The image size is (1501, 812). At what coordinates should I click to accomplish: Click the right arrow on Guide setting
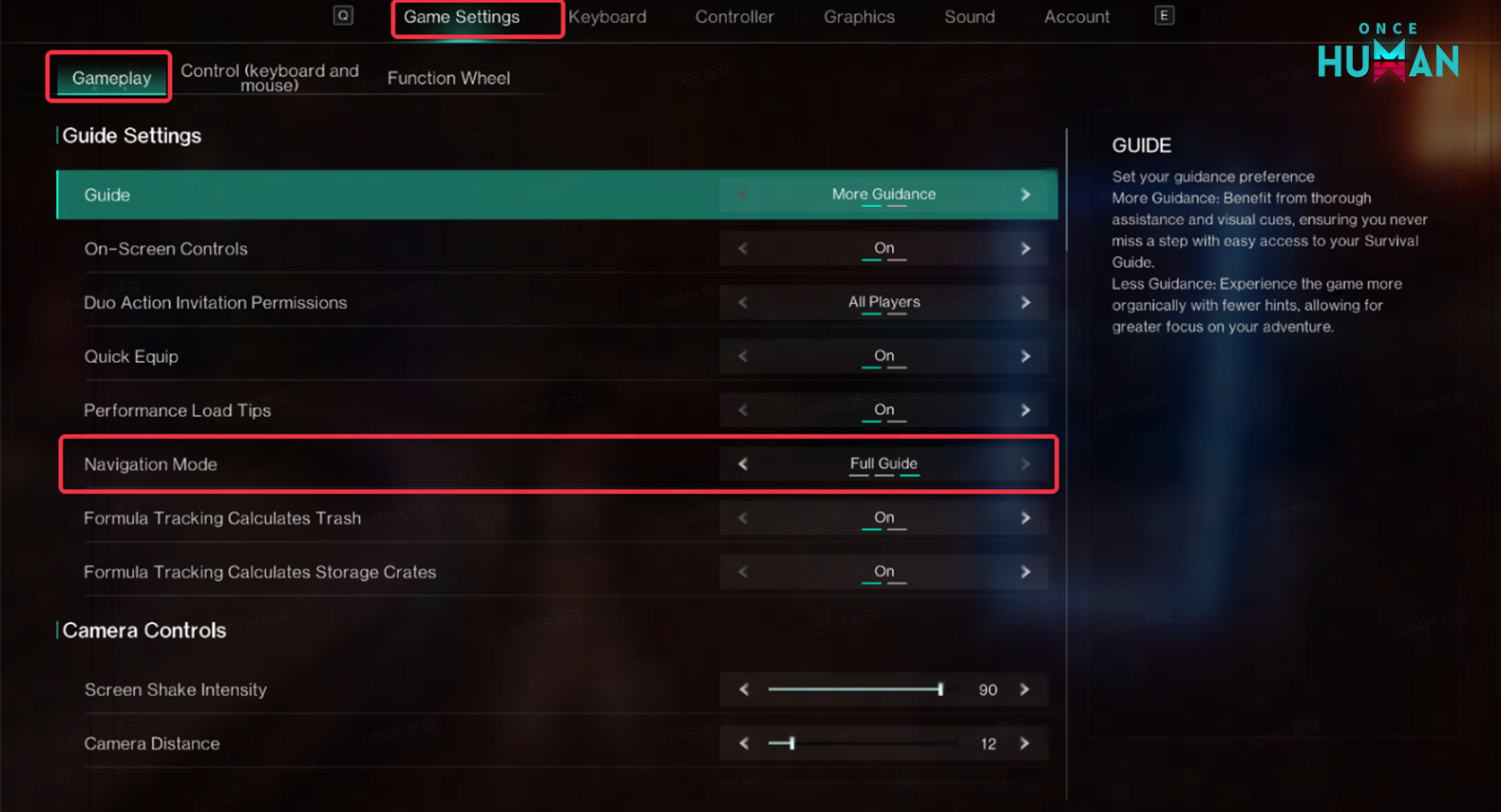(x=1025, y=194)
